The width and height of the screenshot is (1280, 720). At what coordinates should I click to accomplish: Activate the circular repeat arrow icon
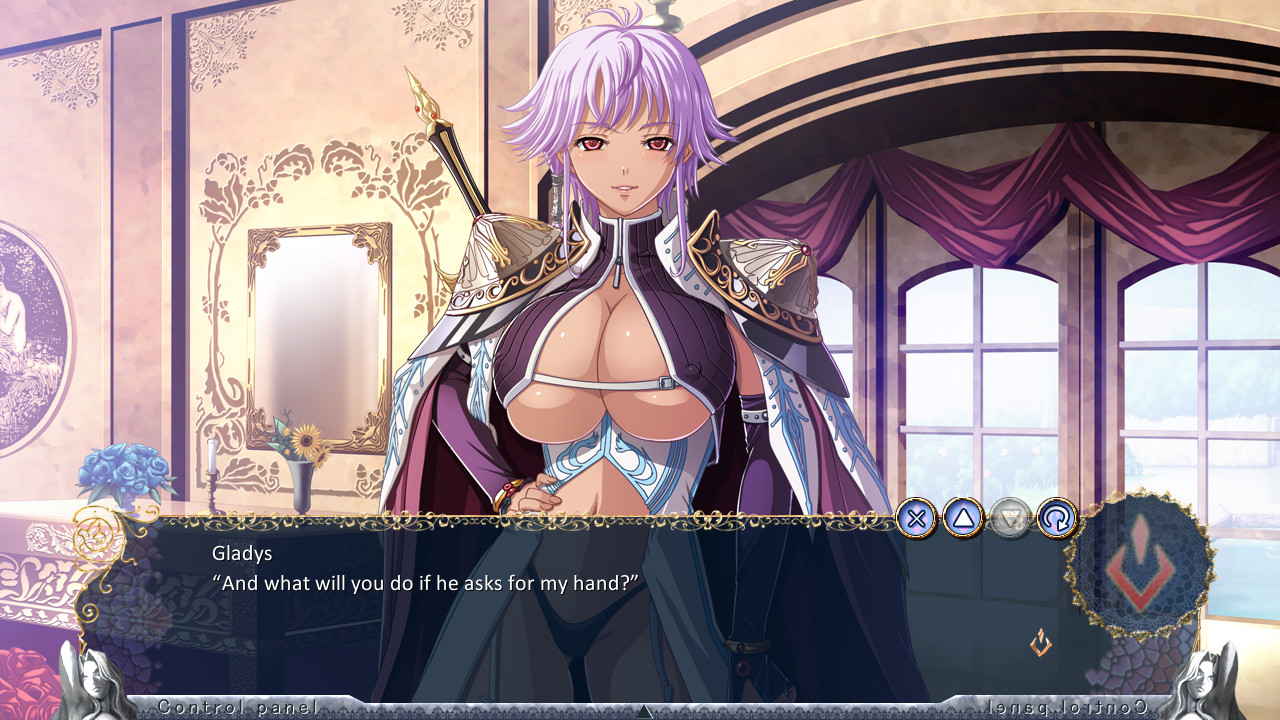coord(1057,518)
